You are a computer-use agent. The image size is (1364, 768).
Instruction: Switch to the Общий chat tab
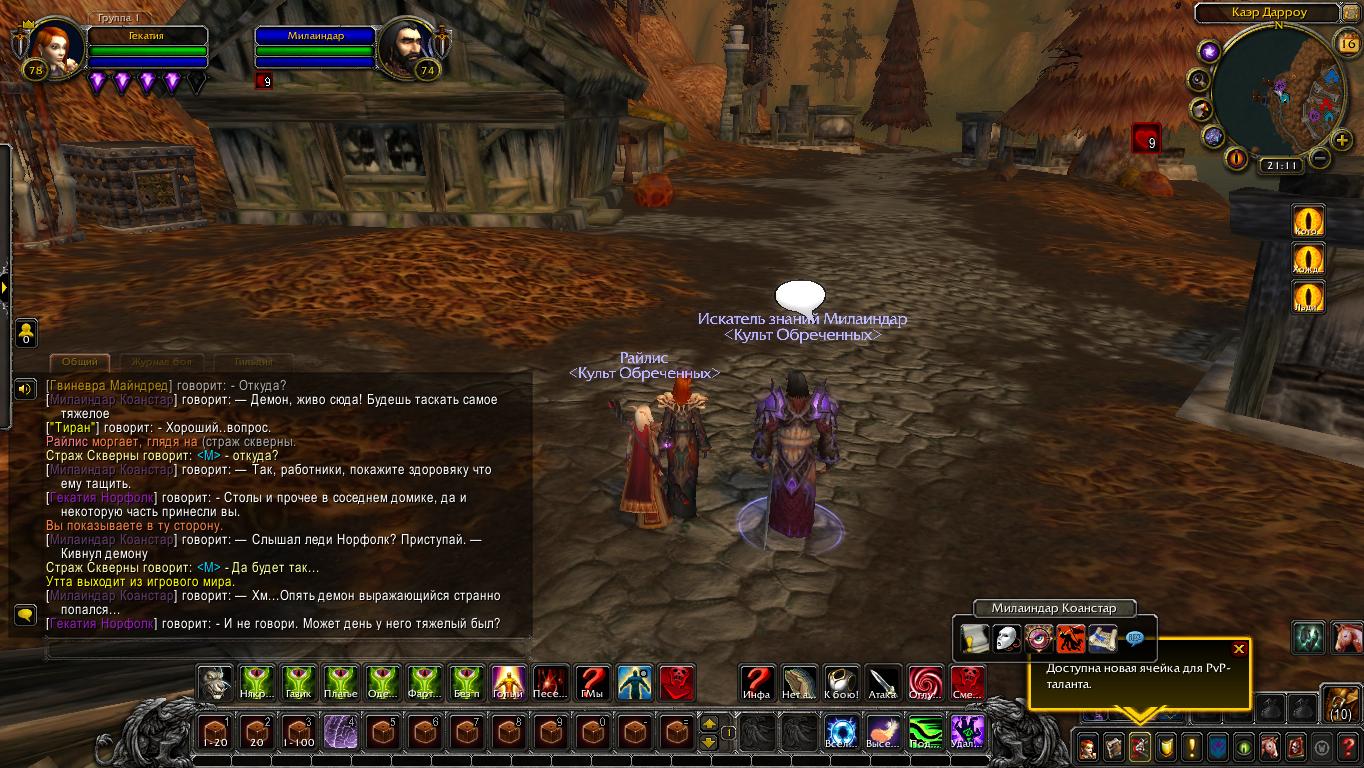[80, 362]
